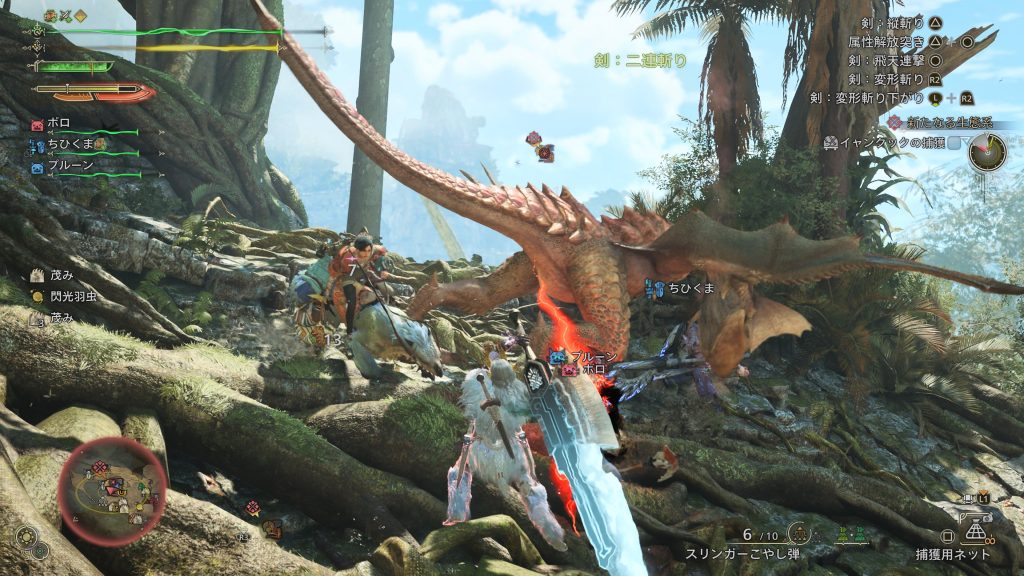1024x576 pixels.
Task: Click the イャンクックの捕獲 objective
Action: 890,143
